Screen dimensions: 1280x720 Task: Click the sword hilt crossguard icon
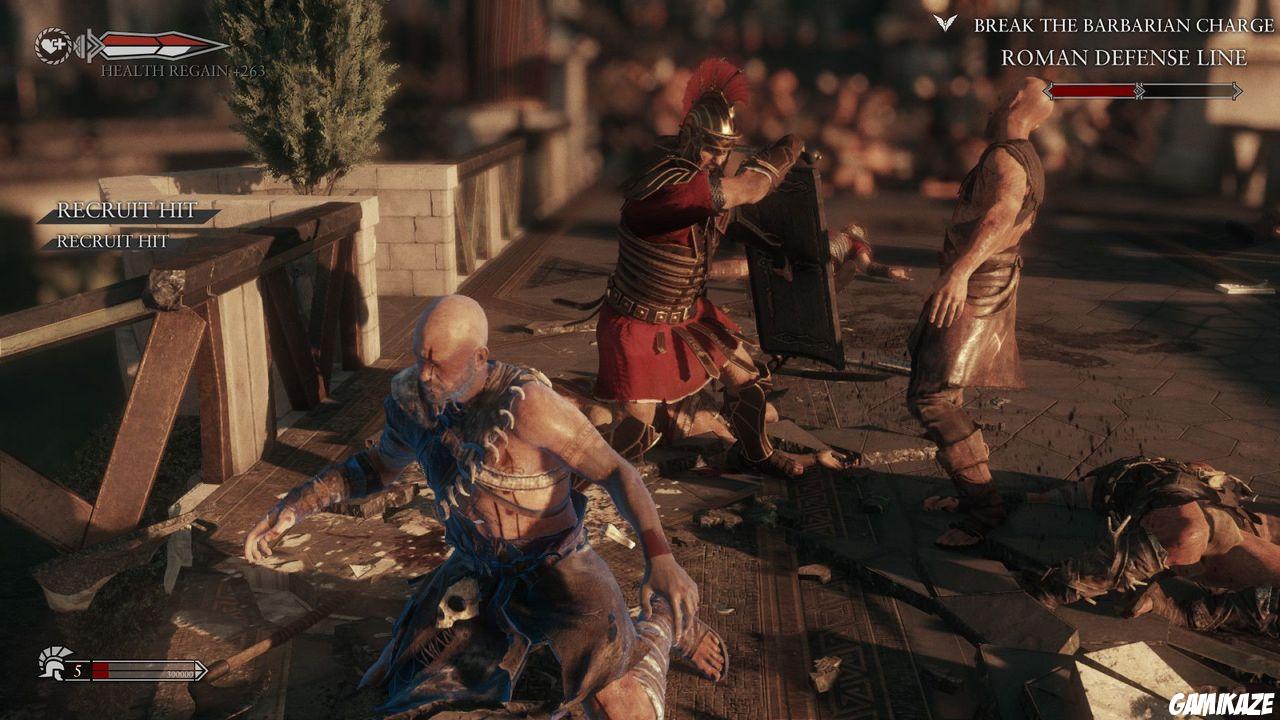click(90, 45)
